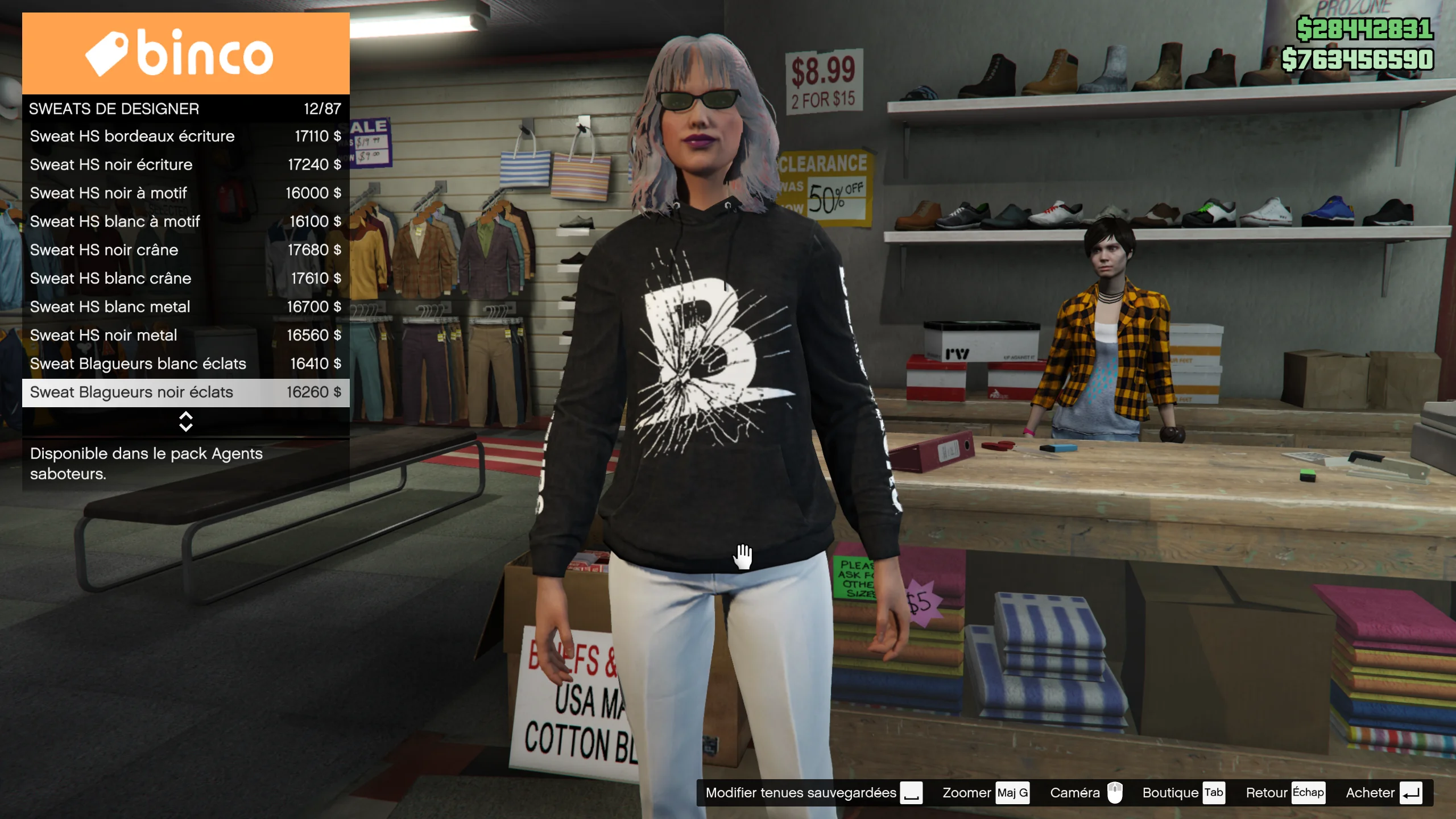The height and width of the screenshot is (819, 1456).
Task: Choose Sweat HS noir metal
Action: point(185,336)
